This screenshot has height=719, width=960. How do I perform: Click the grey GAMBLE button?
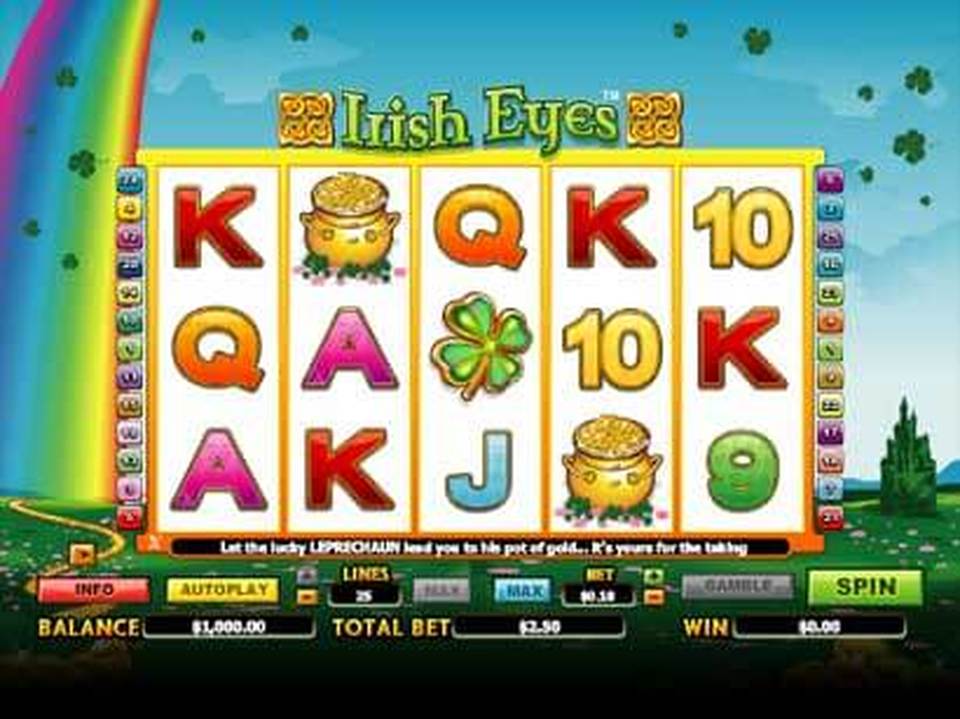pyautogui.click(x=737, y=587)
